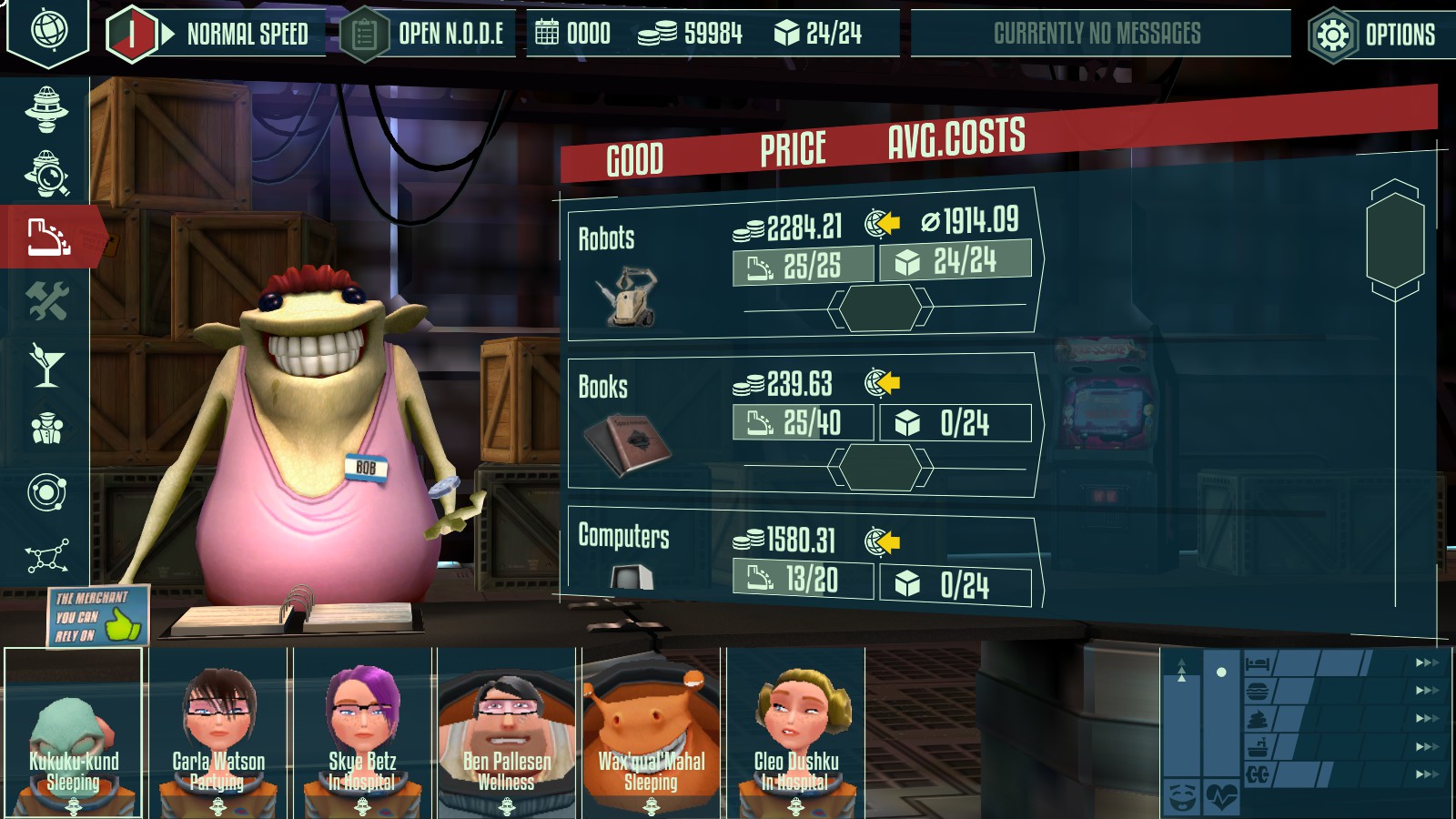Image resolution: width=1456 pixels, height=819 pixels.
Task: Adjust the Books trade slider handle
Action: (880, 467)
